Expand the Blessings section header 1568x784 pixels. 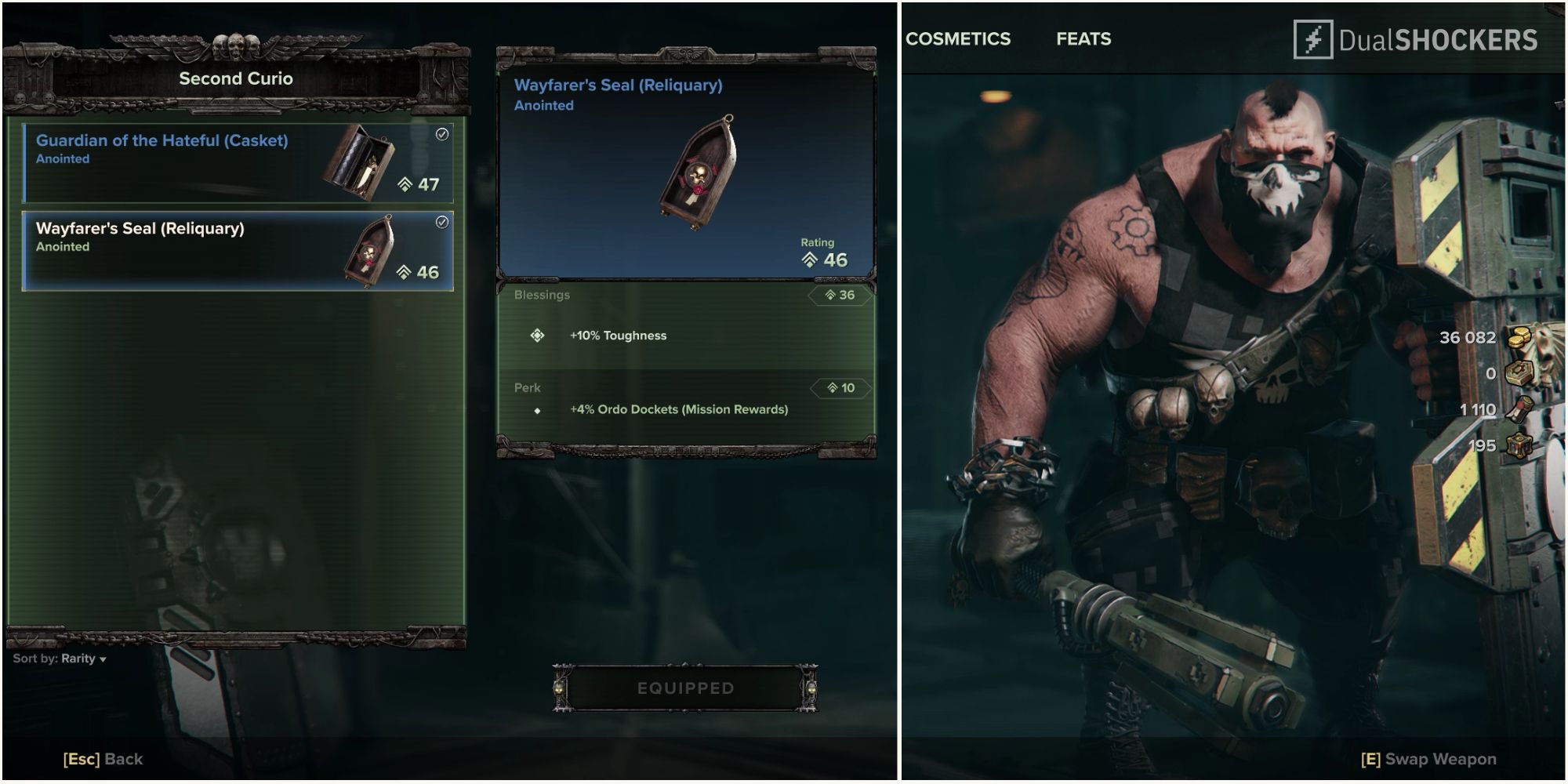coord(543,296)
